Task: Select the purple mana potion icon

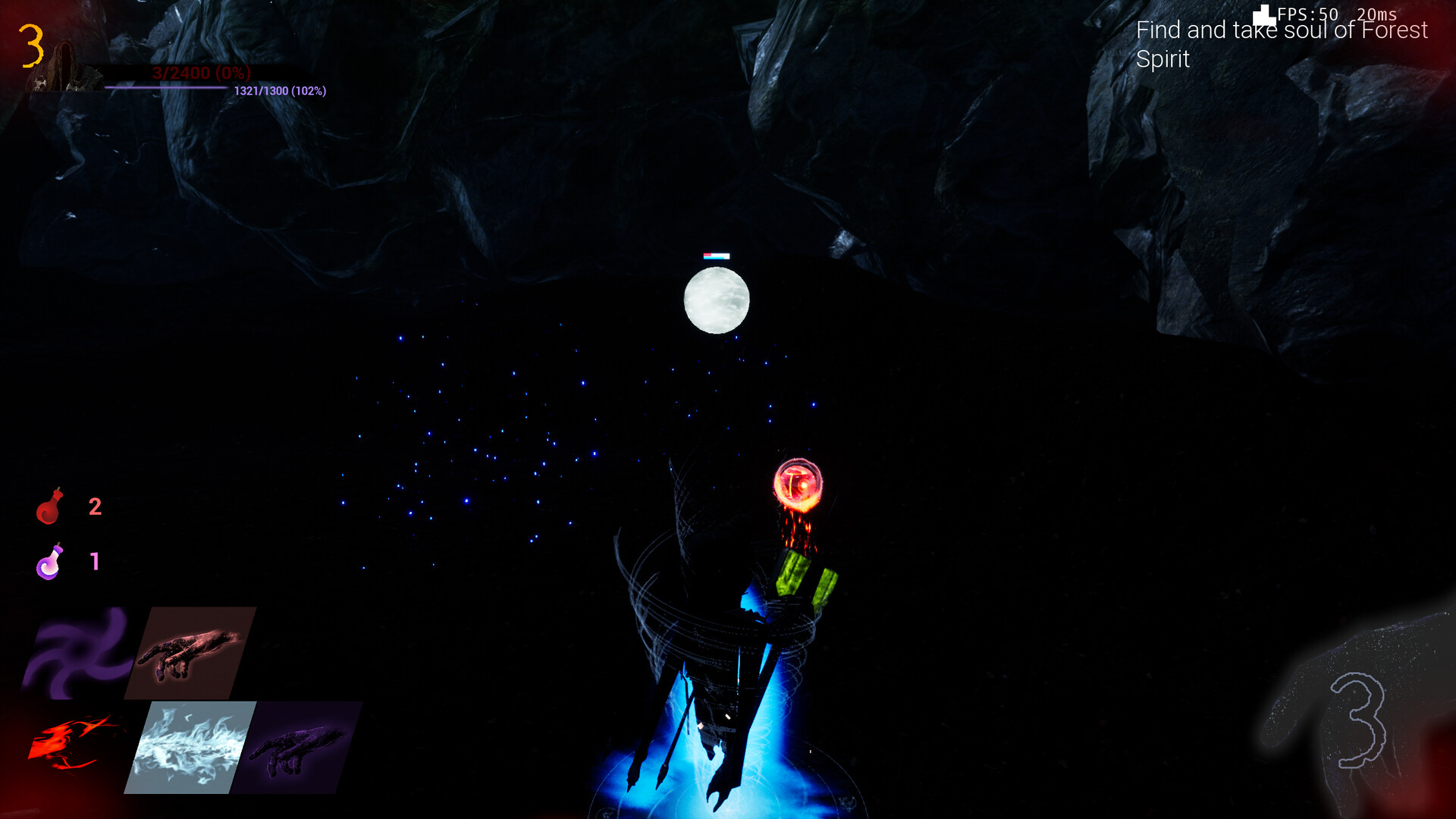Action: (x=50, y=561)
